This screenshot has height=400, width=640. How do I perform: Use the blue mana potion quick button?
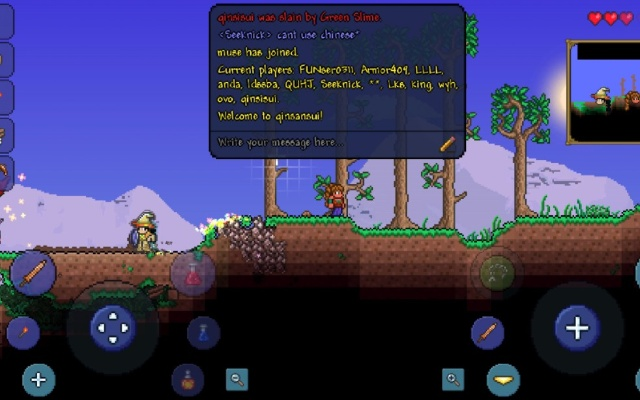[x=203, y=333]
